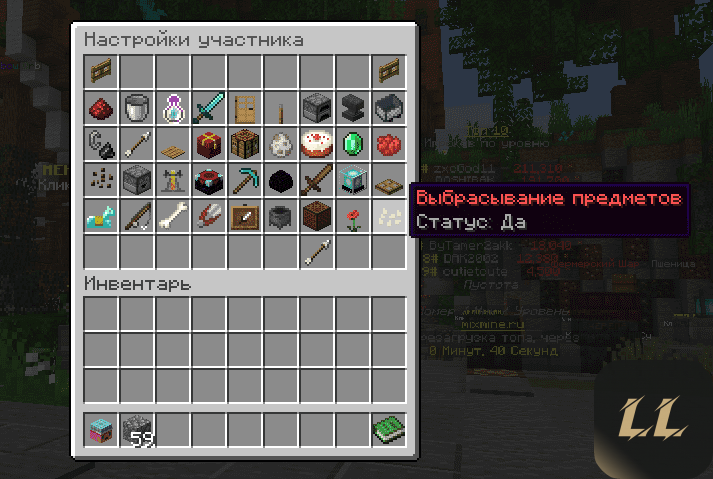Select the green book hotbar slot

coord(388,431)
